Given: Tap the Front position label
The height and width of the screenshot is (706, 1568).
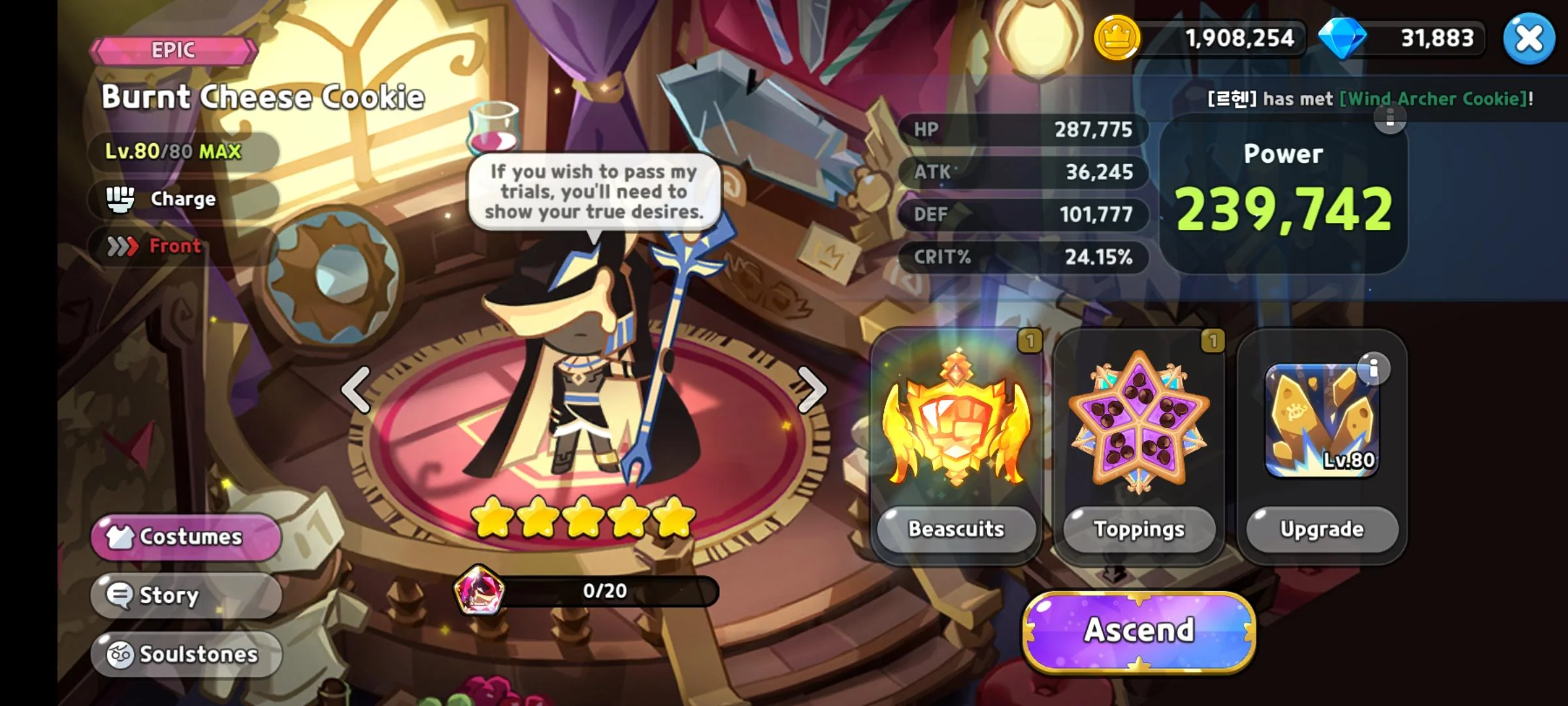Looking at the screenshot, I should pos(174,246).
